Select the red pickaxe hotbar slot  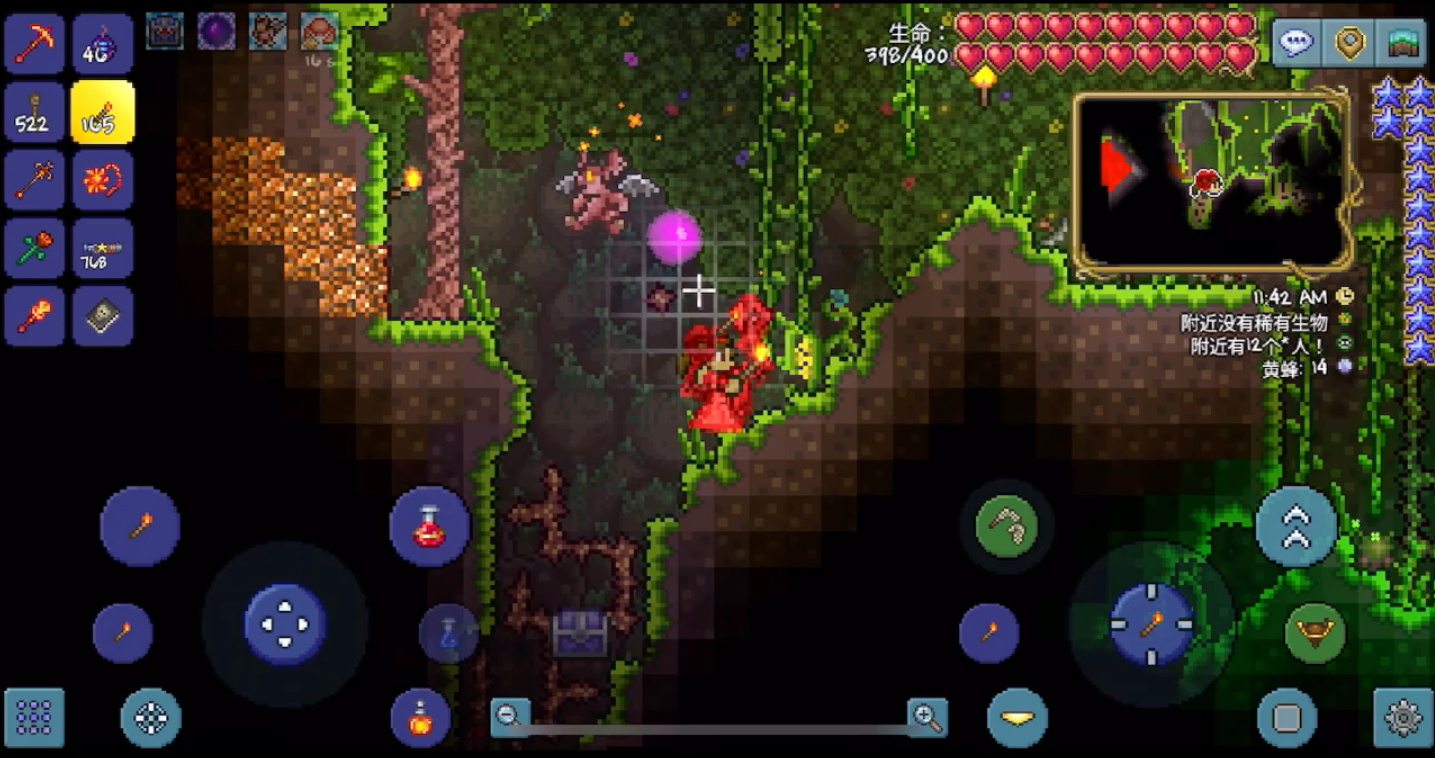(x=34, y=45)
